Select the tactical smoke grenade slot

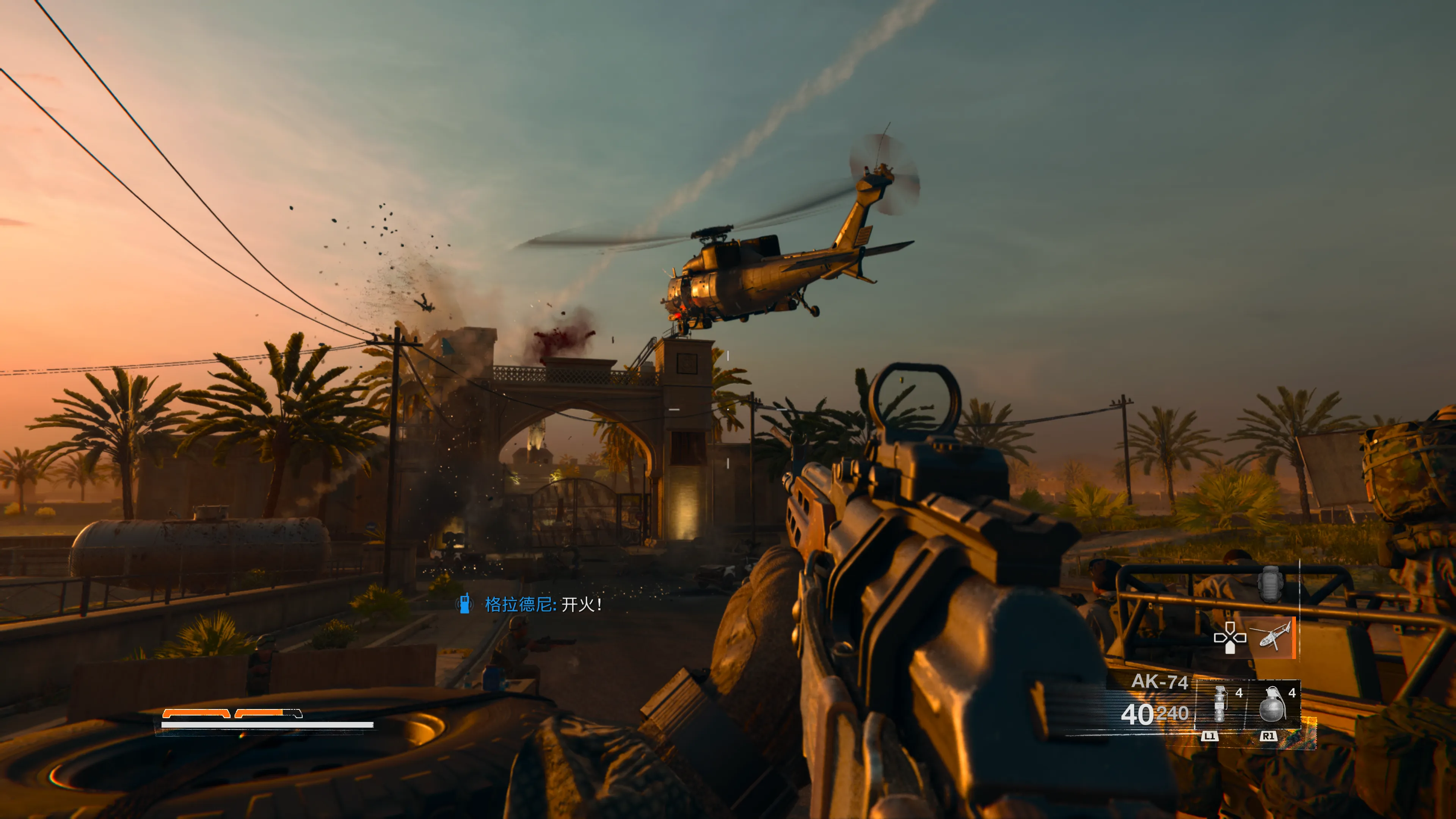tap(1220, 704)
